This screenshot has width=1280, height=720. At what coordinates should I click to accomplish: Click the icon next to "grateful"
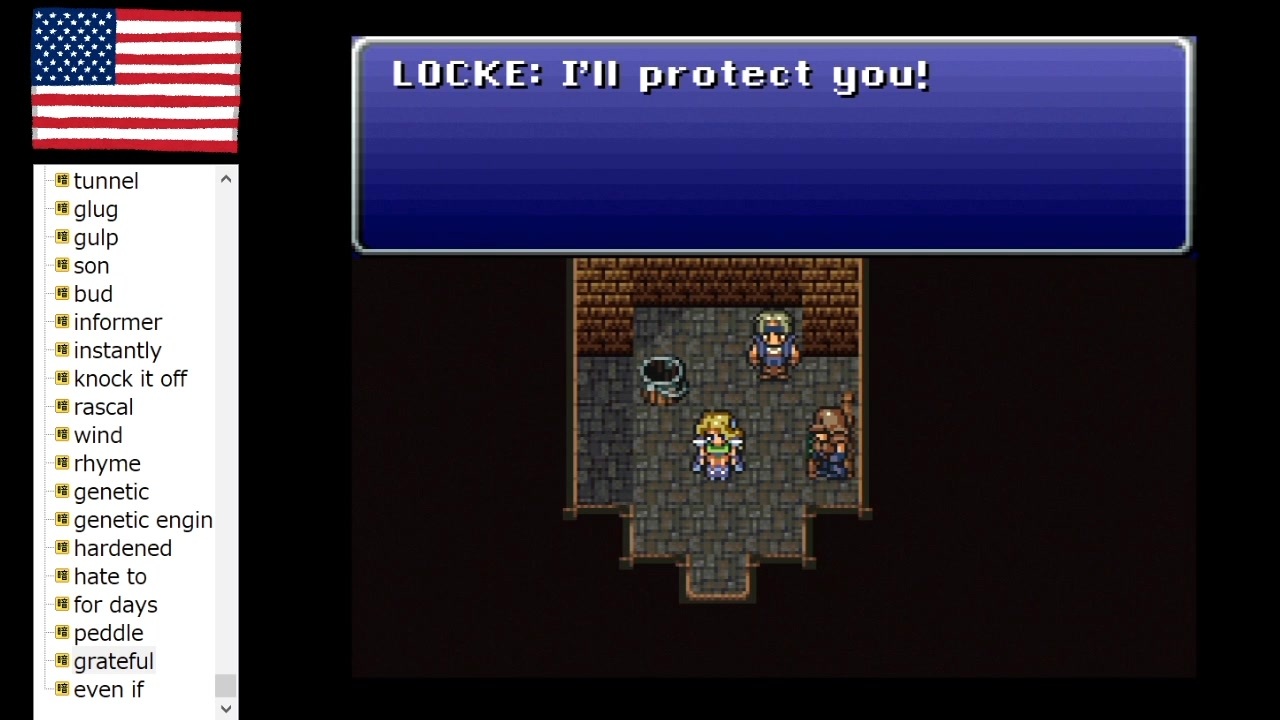(61, 661)
